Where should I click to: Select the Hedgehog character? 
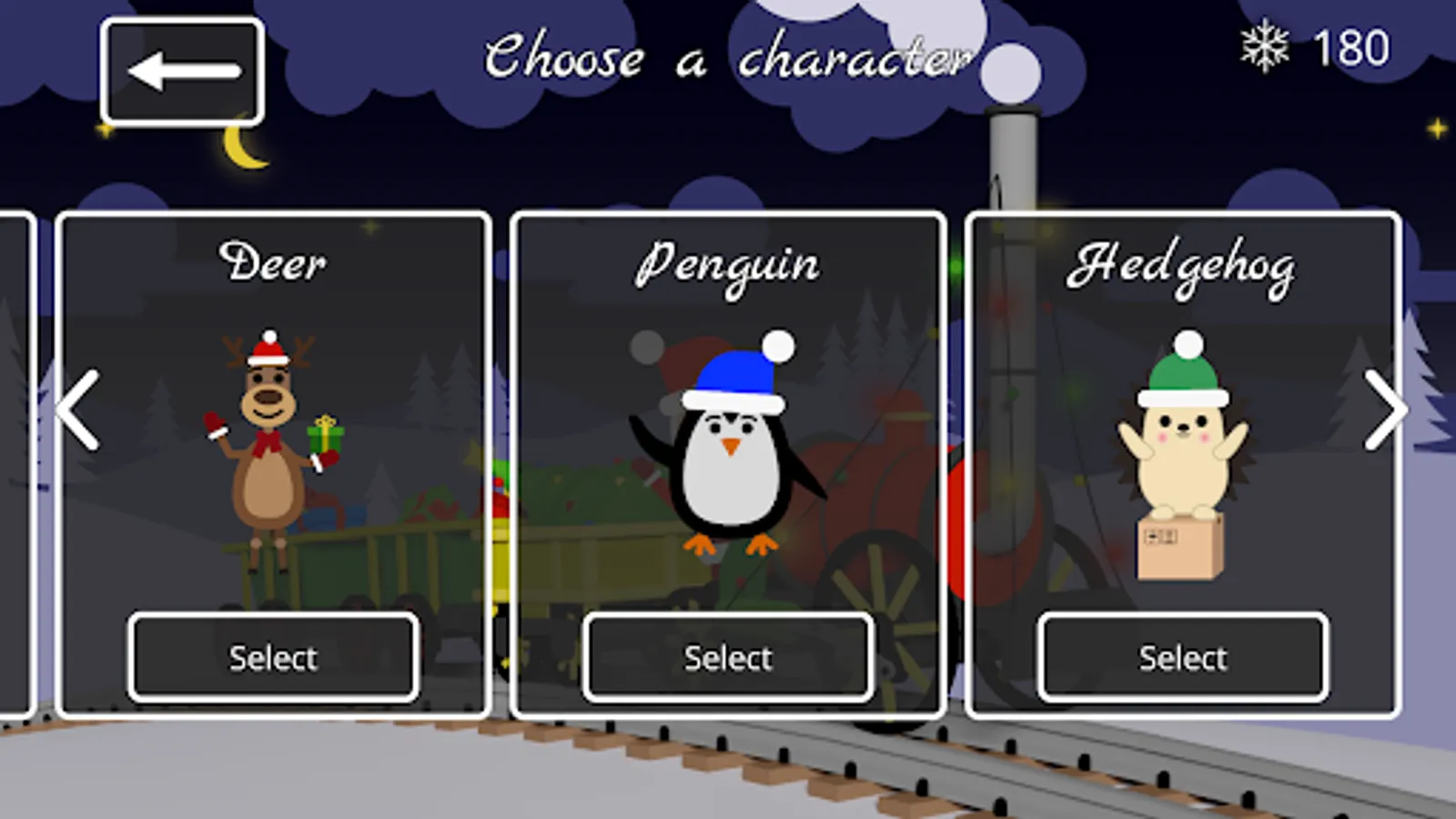pos(1181,657)
